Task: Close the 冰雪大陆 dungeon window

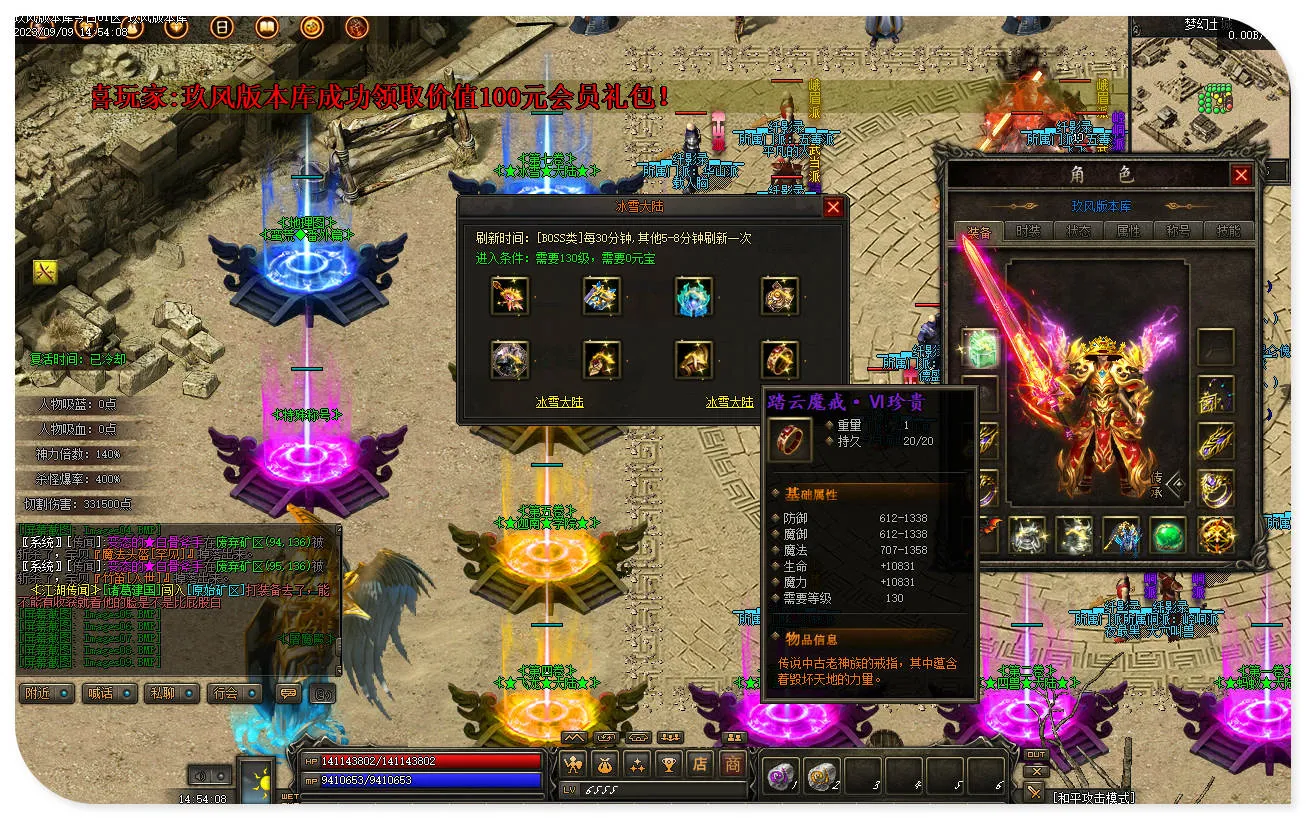Action: click(832, 208)
